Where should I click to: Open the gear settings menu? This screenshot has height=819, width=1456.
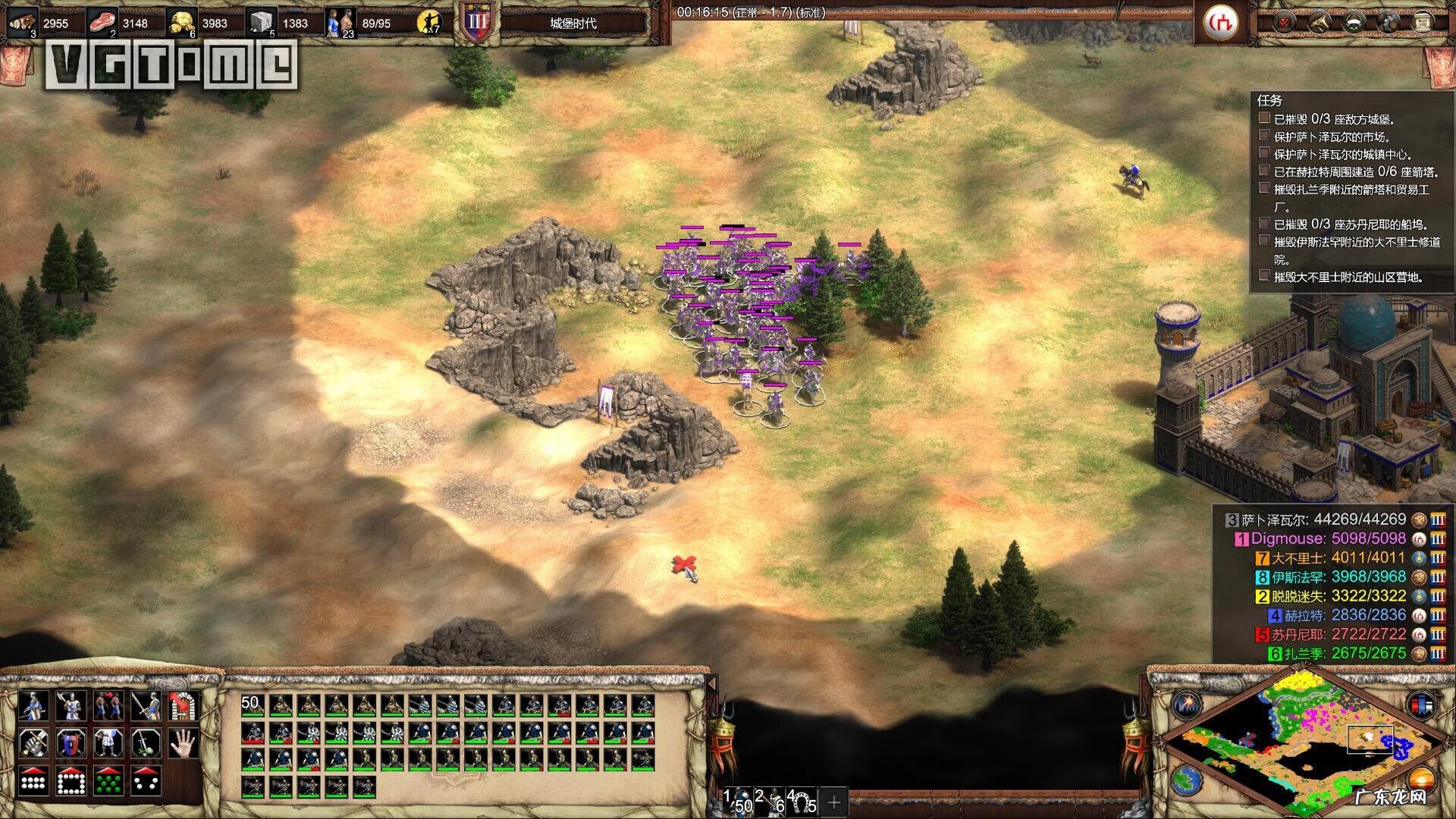pos(1389,22)
